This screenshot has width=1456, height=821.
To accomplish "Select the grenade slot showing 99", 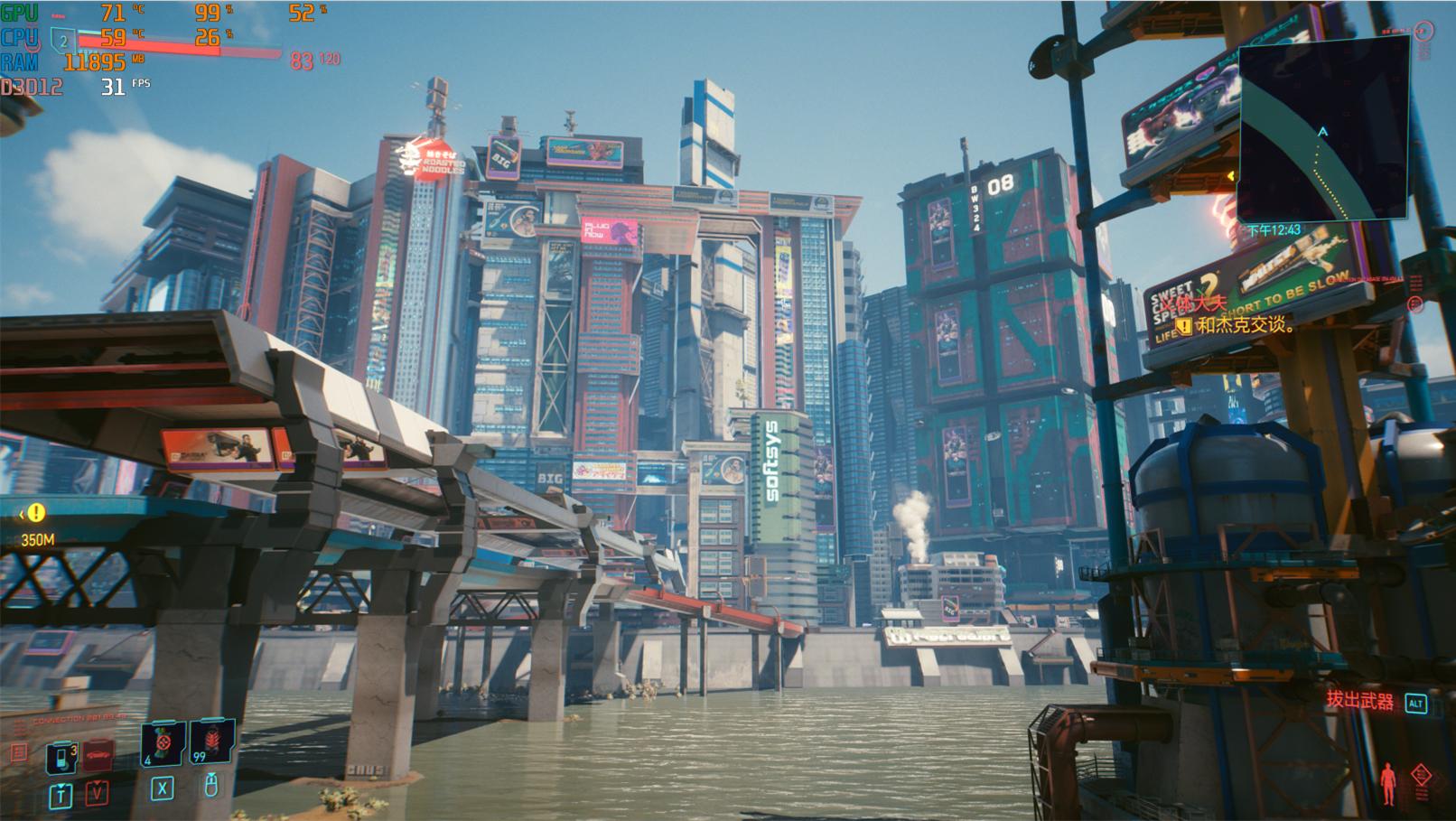I will click(212, 742).
